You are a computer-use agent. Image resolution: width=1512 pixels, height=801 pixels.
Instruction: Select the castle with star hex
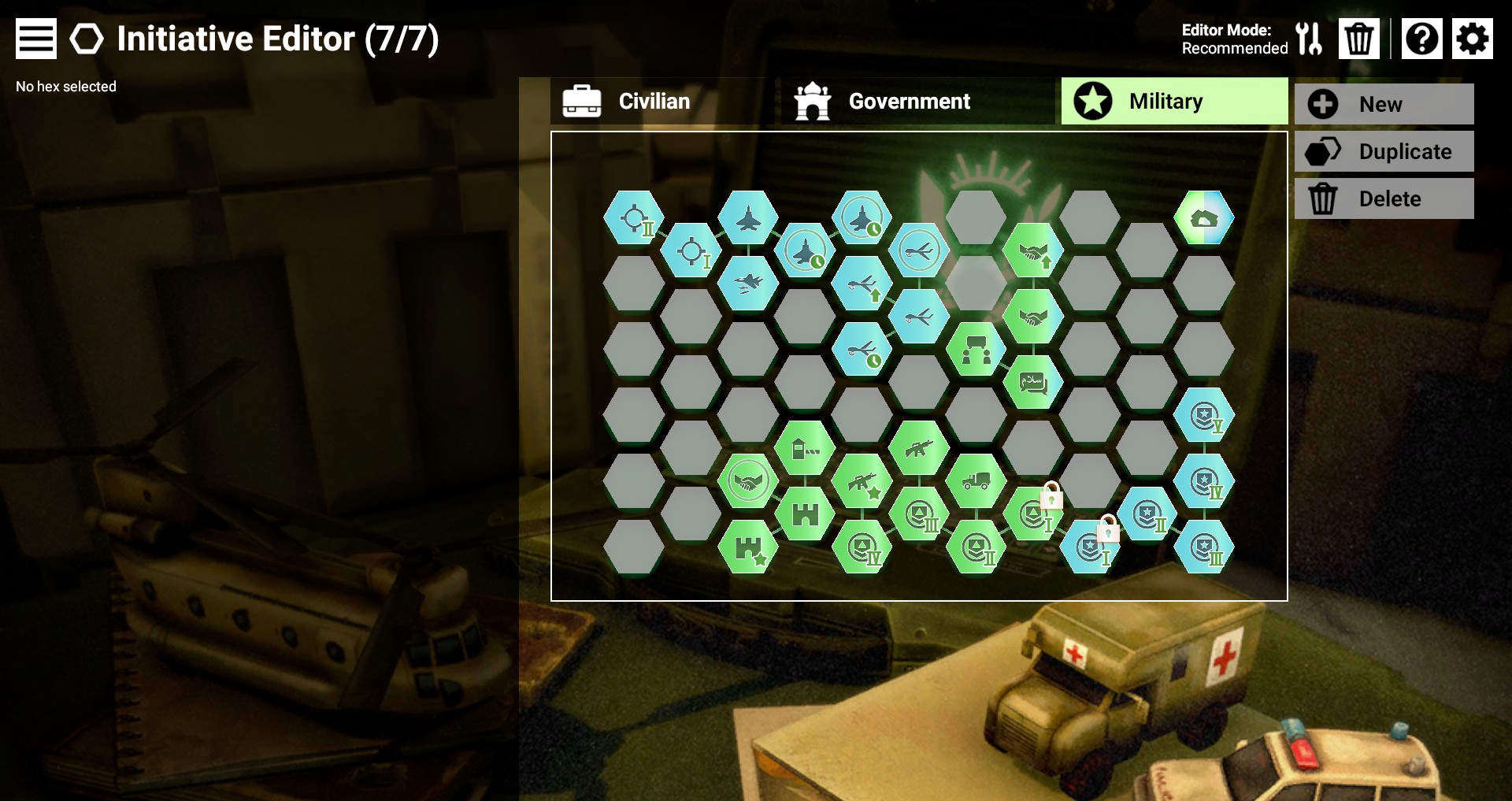click(x=747, y=547)
